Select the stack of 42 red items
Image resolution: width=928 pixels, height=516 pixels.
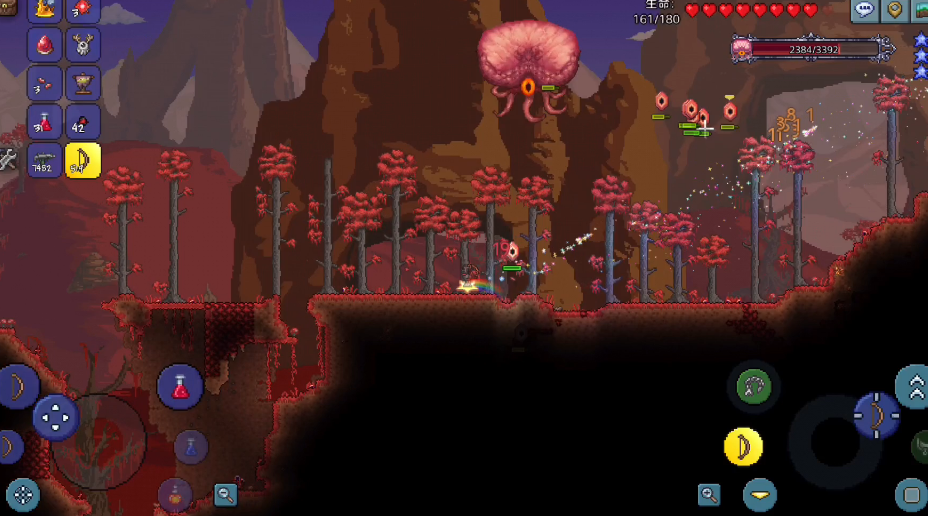tap(83, 122)
